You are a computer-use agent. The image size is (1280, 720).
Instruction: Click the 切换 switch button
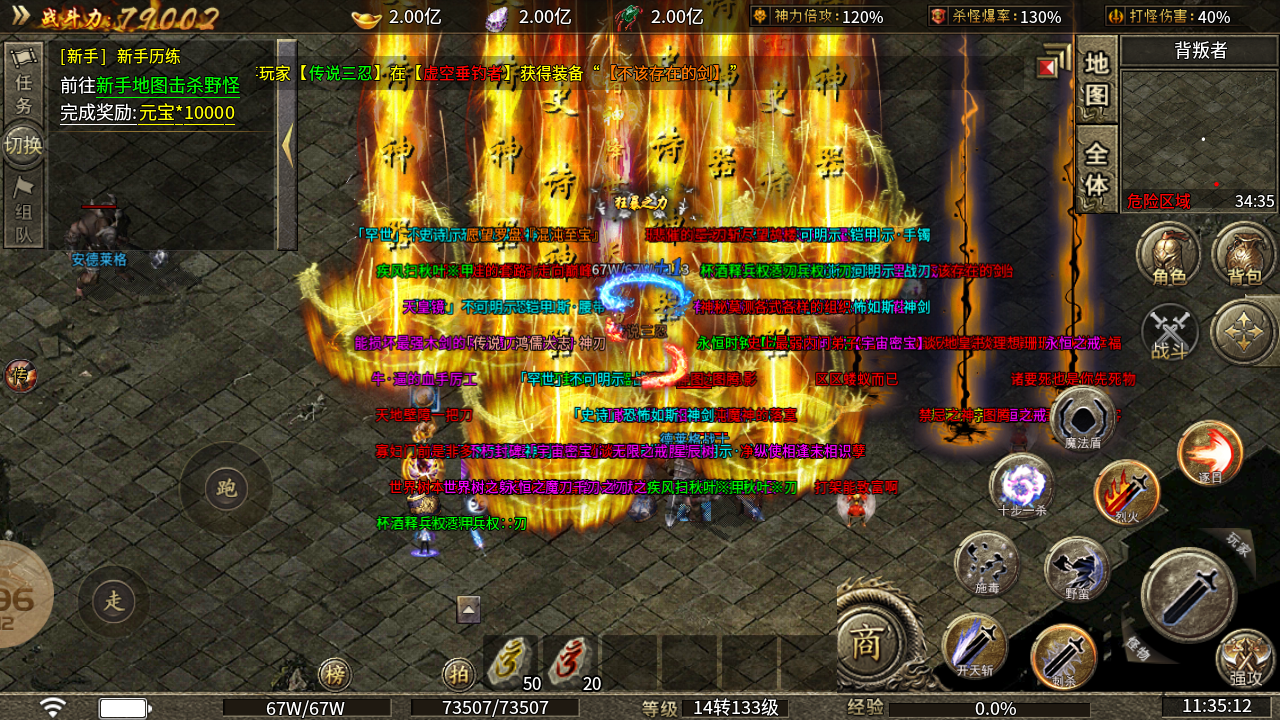point(23,146)
